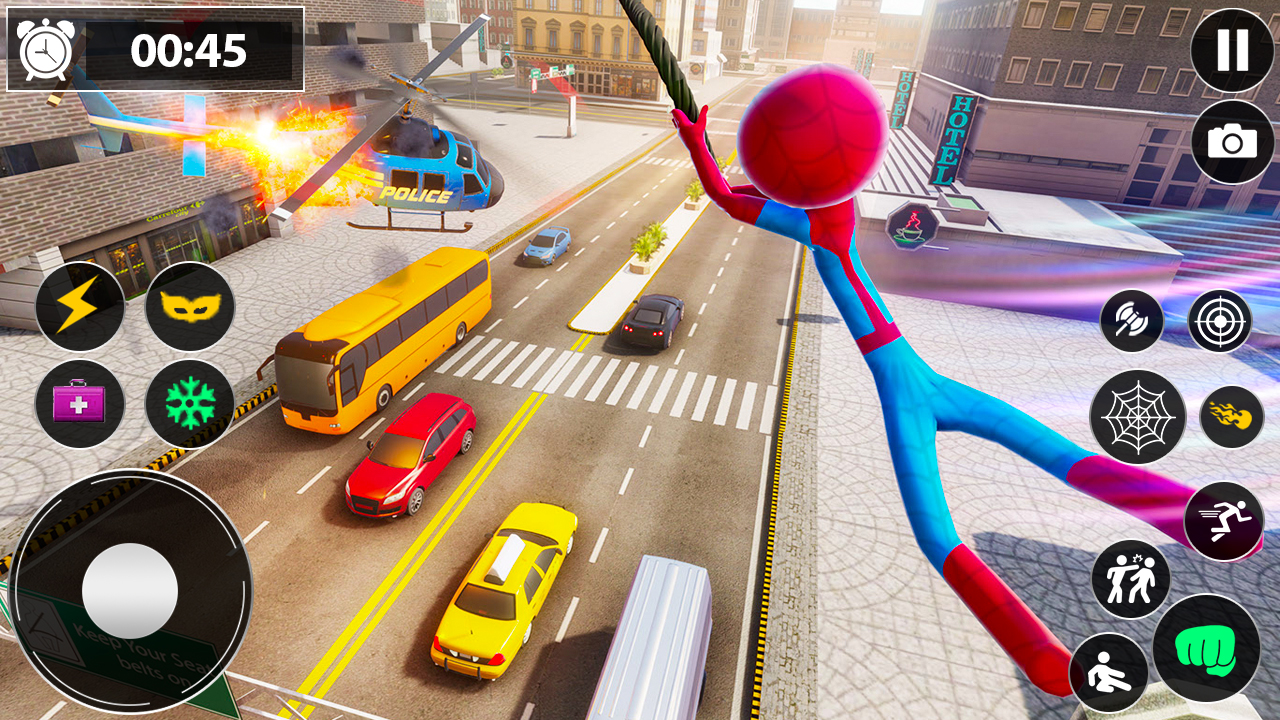Tap the 00:45 countdown timer display
Viewport: 1280px width, 720px height.
tap(190, 48)
